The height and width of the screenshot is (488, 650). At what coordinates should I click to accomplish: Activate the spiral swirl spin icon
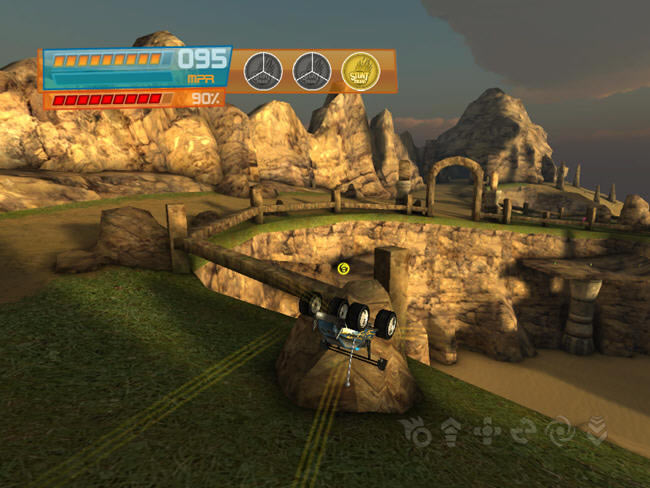pos(560,431)
